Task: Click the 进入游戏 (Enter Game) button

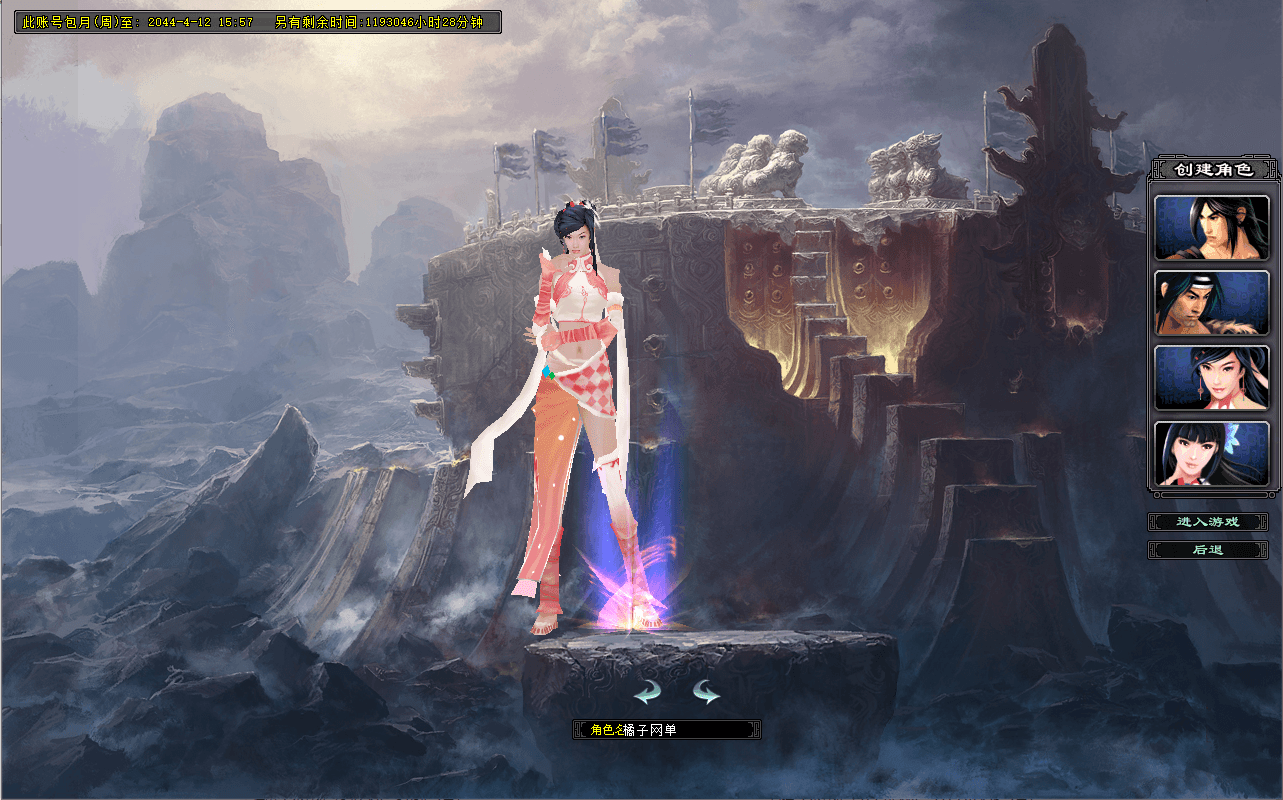Action: [x=1208, y=522]
